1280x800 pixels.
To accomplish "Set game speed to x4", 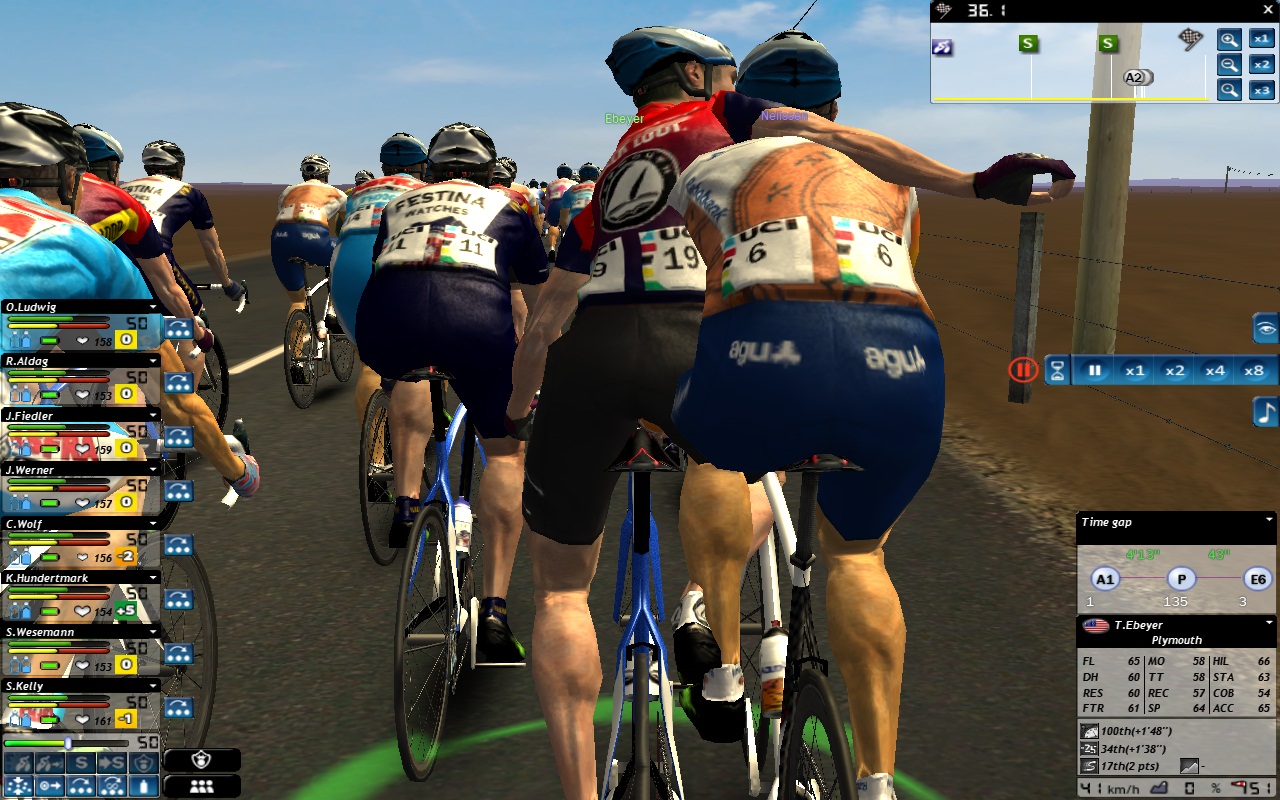I will (1214, 370).
